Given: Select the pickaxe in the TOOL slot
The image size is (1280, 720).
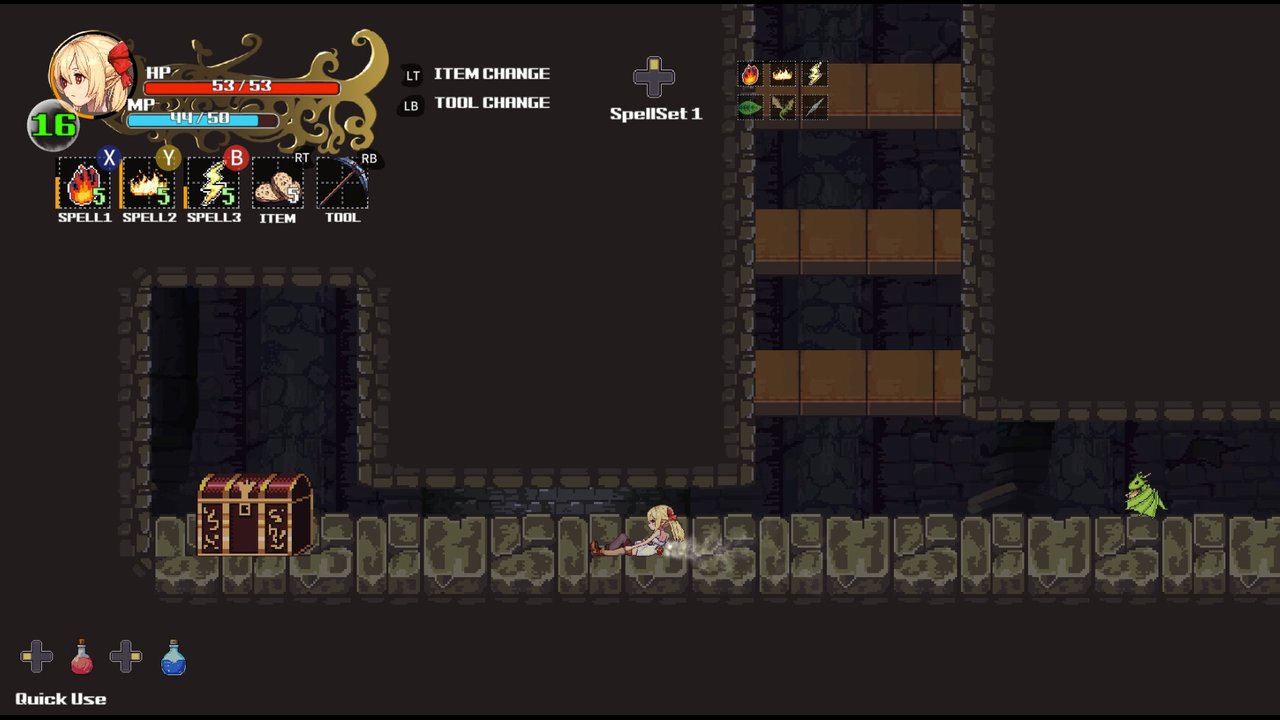Looking at the screenshot, I should (x=342, y=184).
